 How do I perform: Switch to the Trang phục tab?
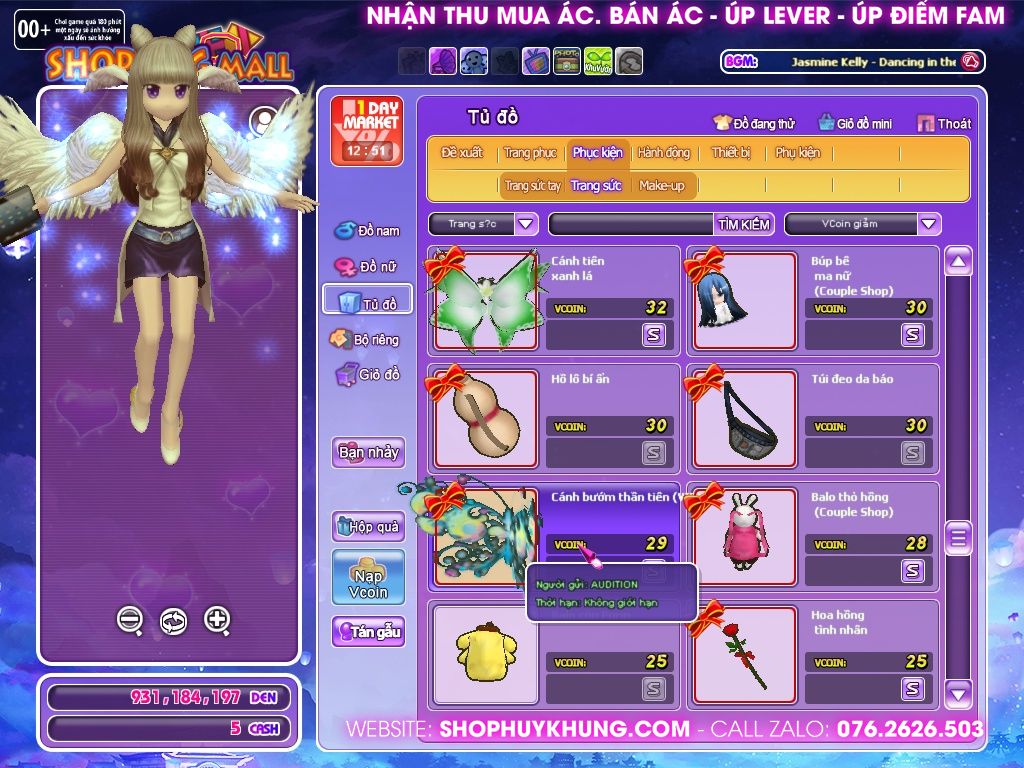click(x=530, y=153)
